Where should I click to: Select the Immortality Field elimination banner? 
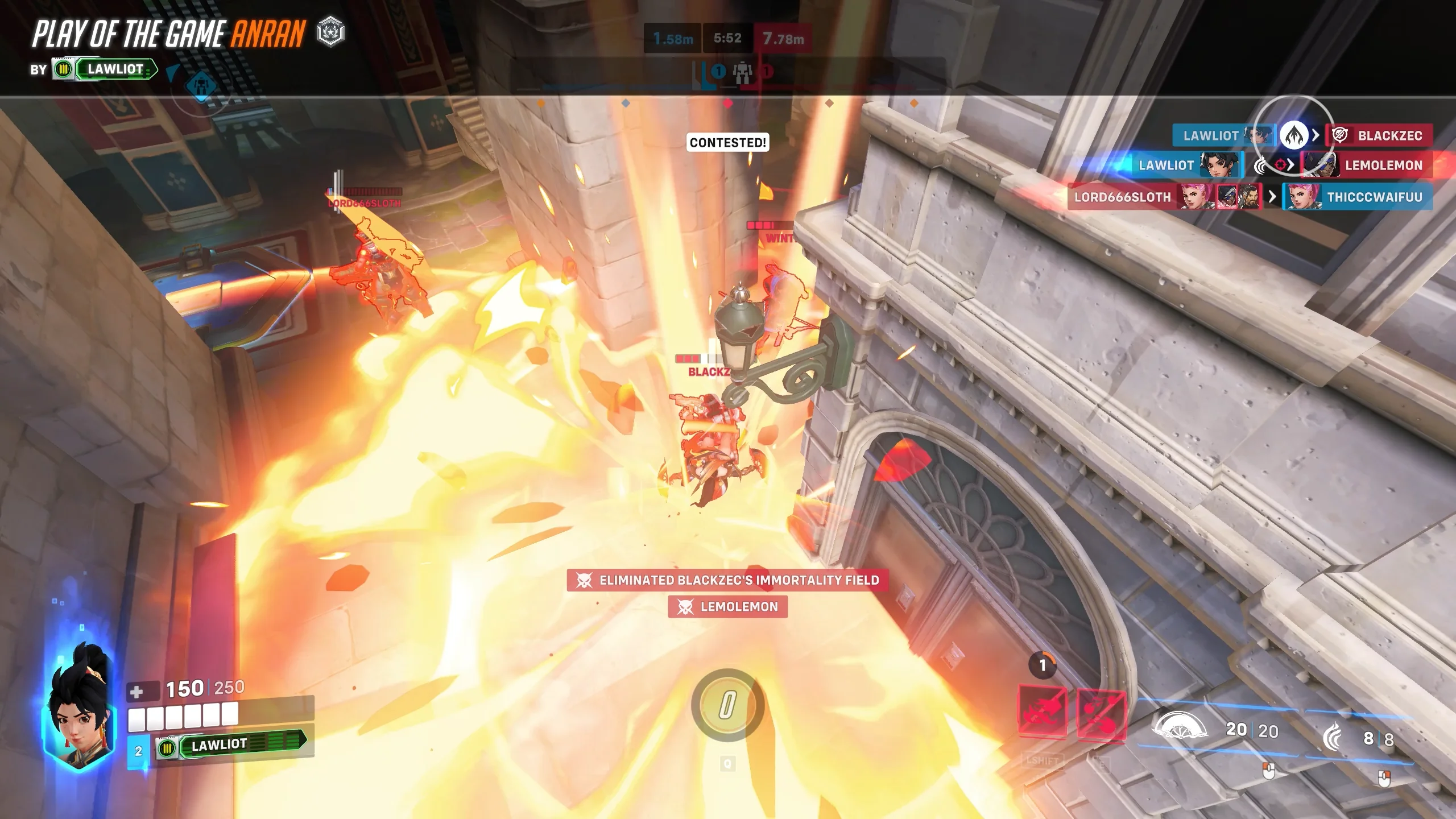727,580
